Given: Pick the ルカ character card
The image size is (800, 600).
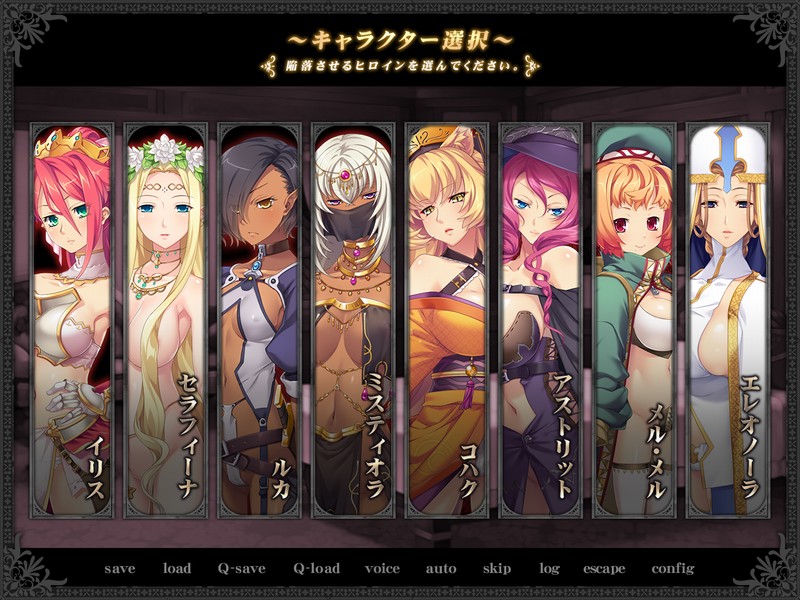Looking at the screenshot, I should tap(258, 320).
